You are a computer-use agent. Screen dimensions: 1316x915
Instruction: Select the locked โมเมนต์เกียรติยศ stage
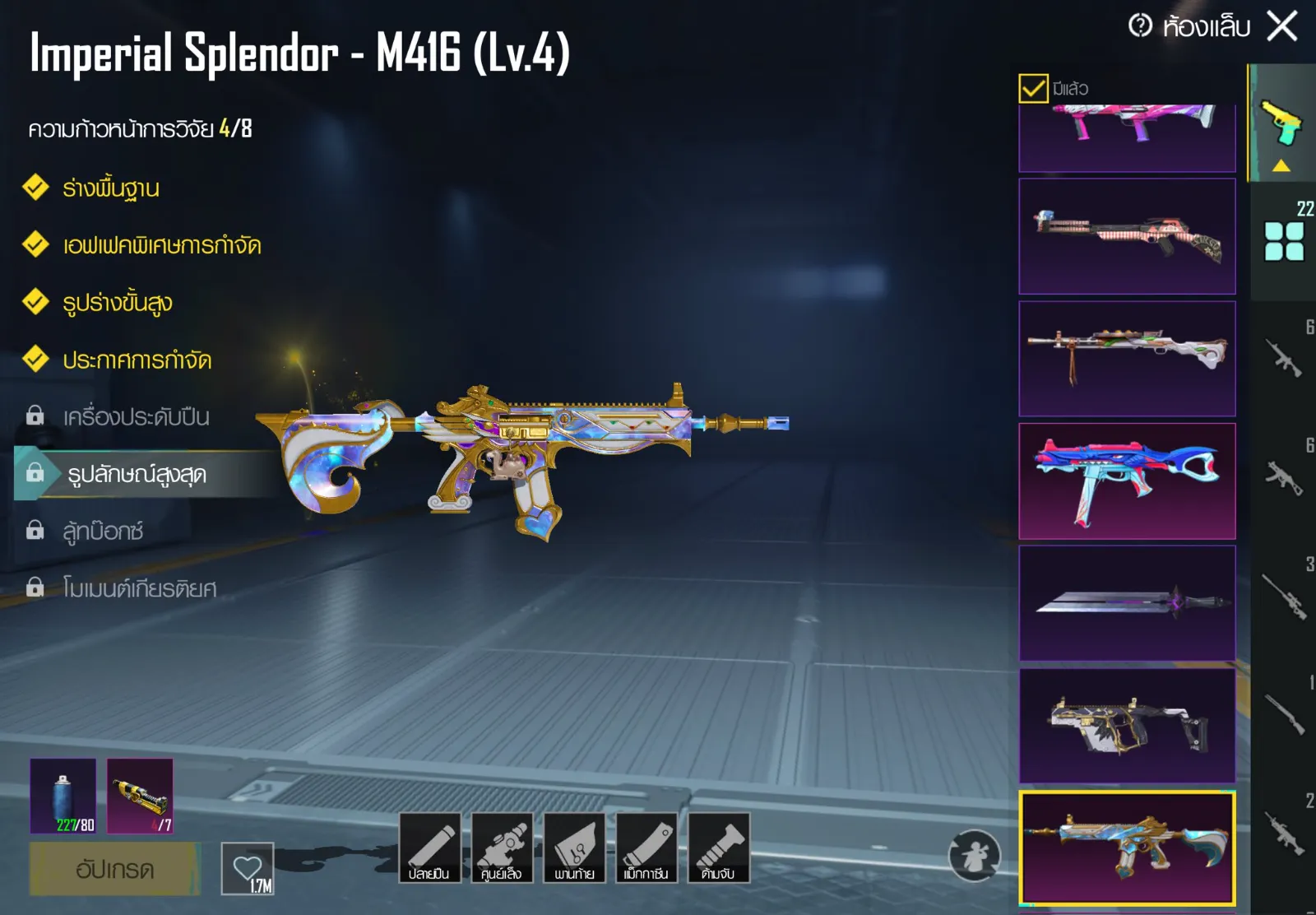coord(140,588)
